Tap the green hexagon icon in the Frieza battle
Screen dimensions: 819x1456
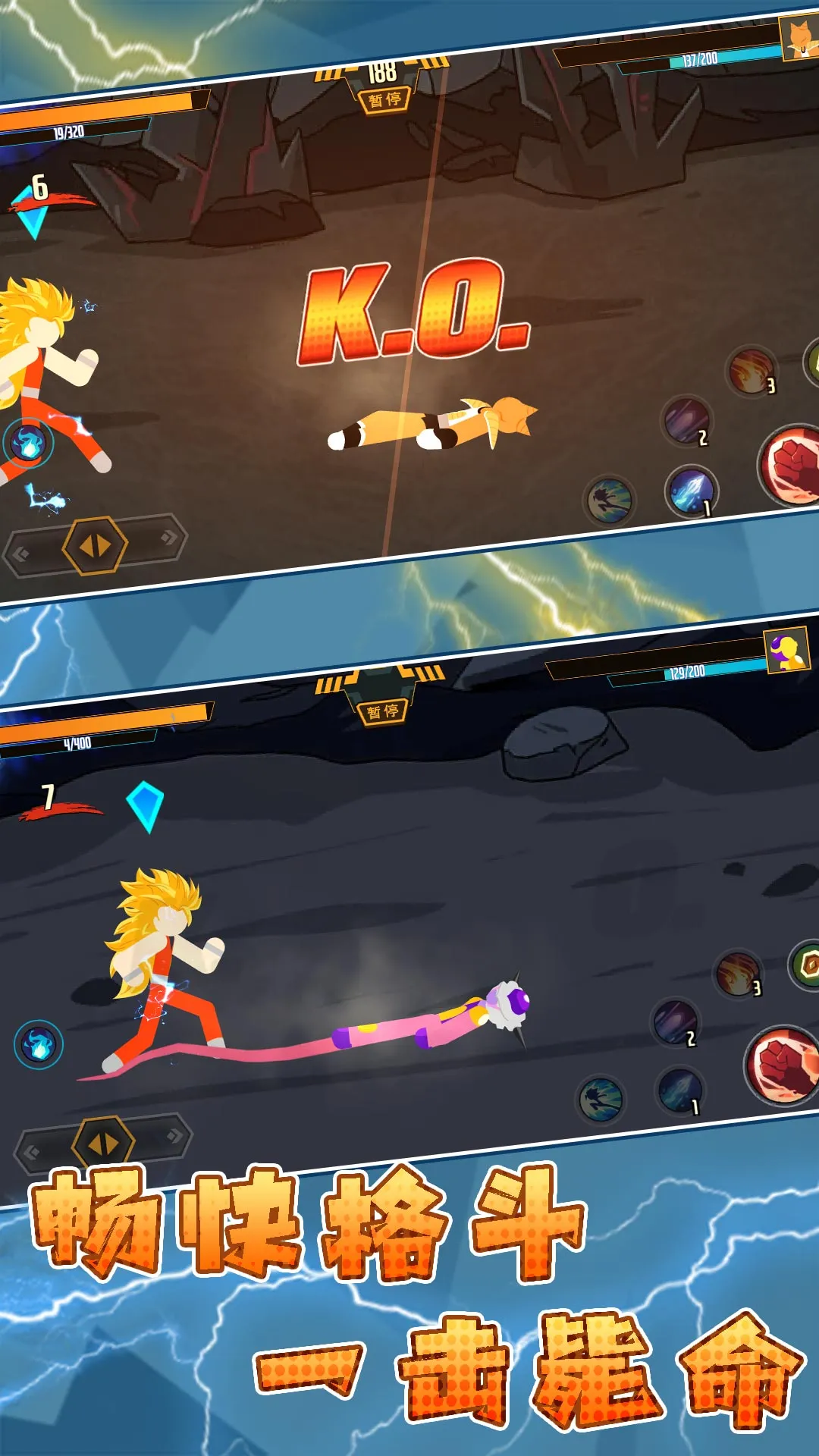[x=807, y=965]
